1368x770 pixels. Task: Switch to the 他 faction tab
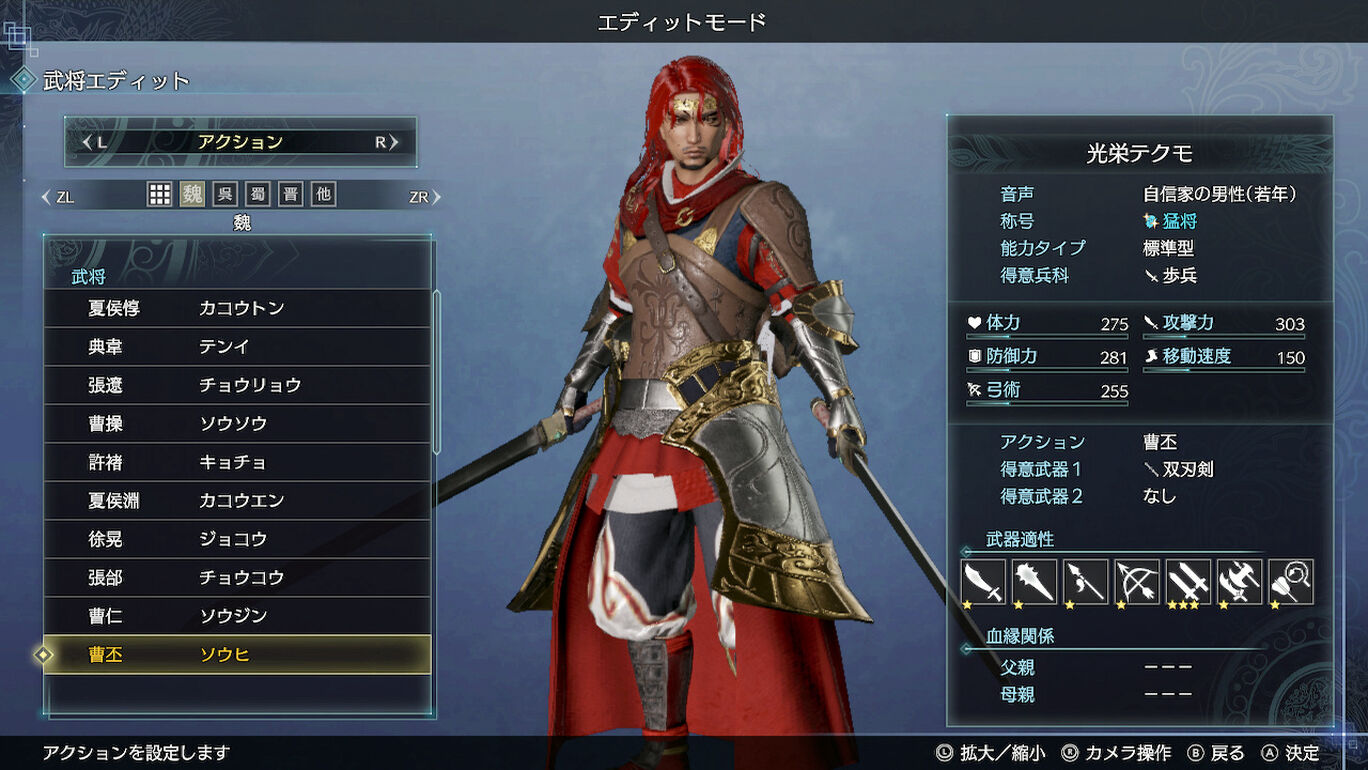click(323, 195)
